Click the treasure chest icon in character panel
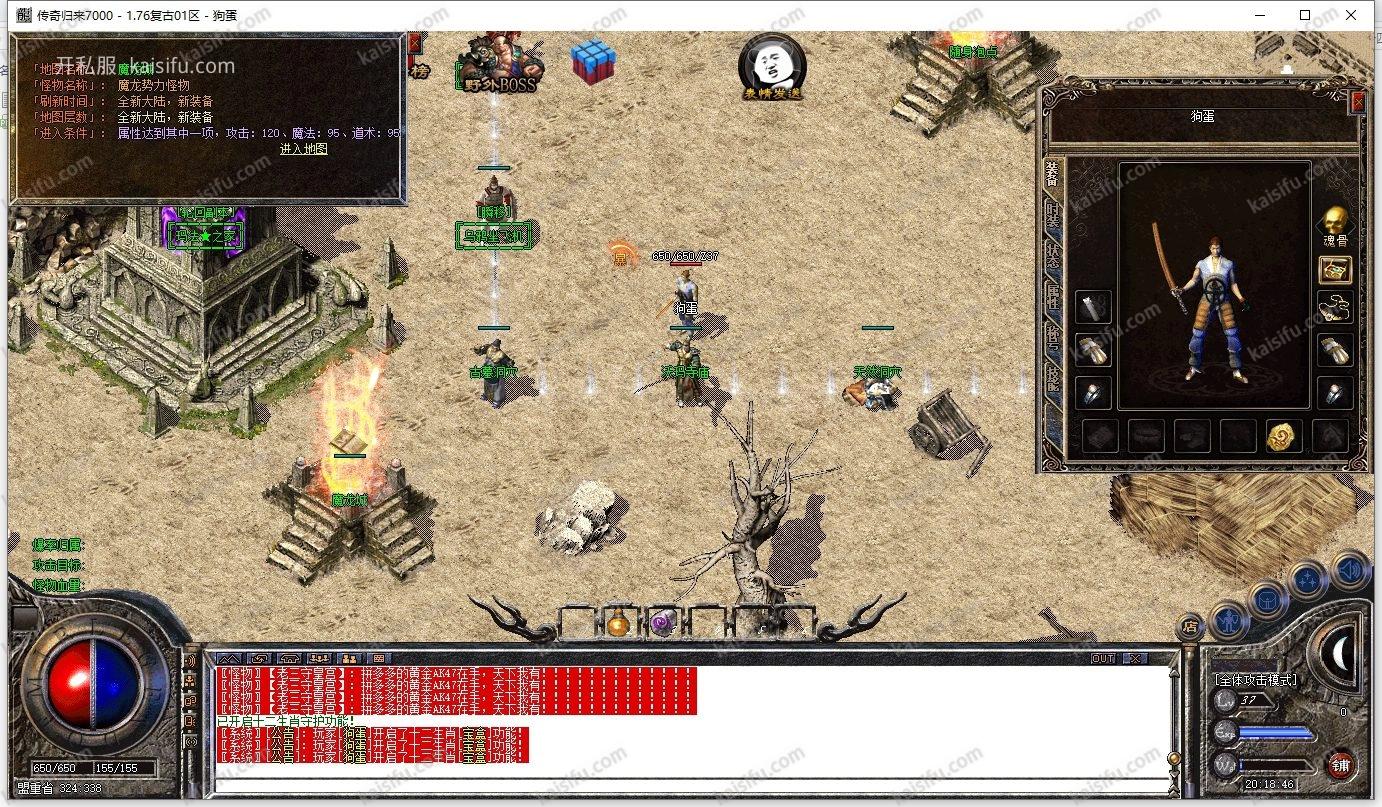 [1335, 269]
